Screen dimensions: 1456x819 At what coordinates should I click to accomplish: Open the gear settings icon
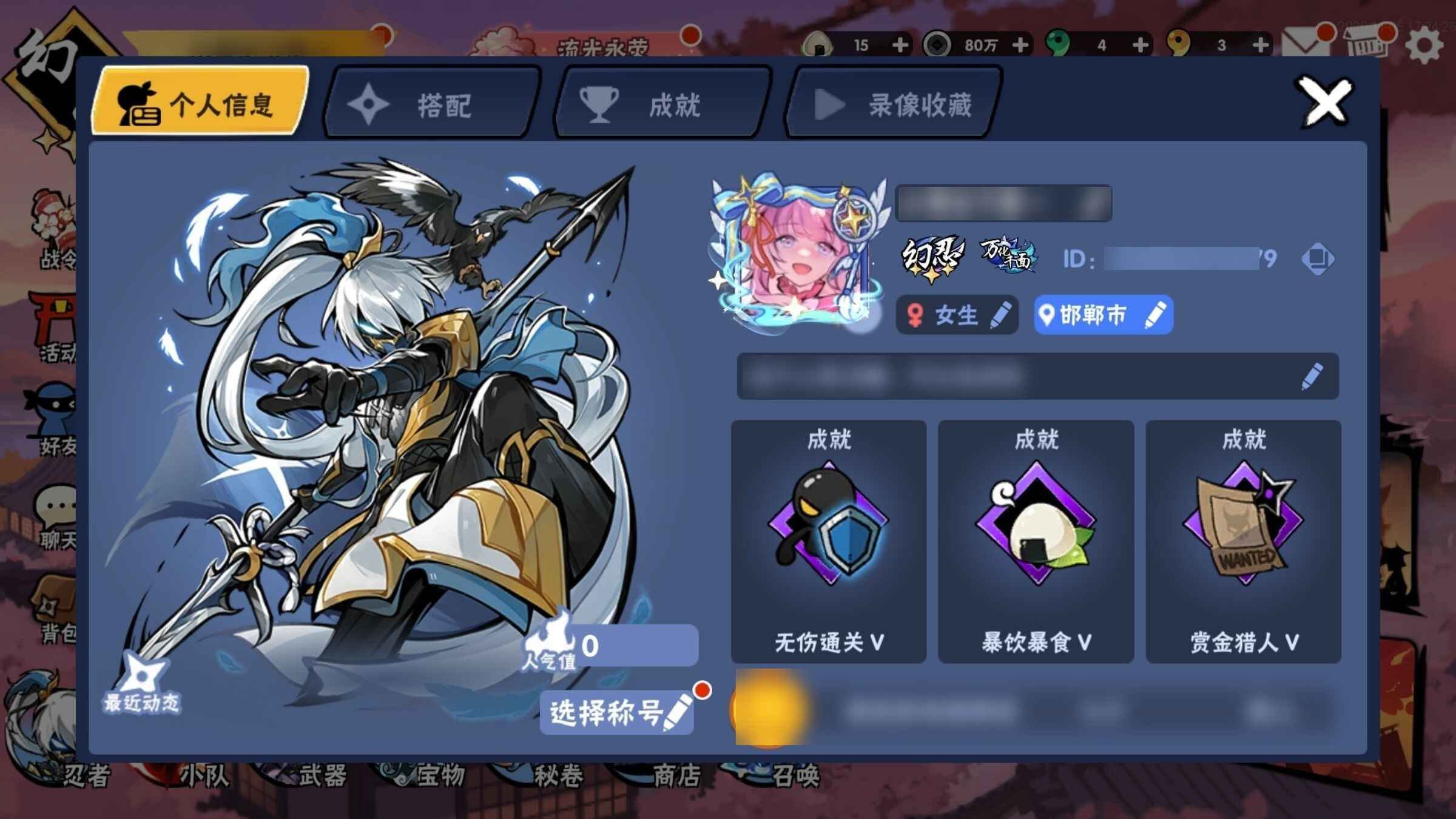click(x=1423, y=46)
